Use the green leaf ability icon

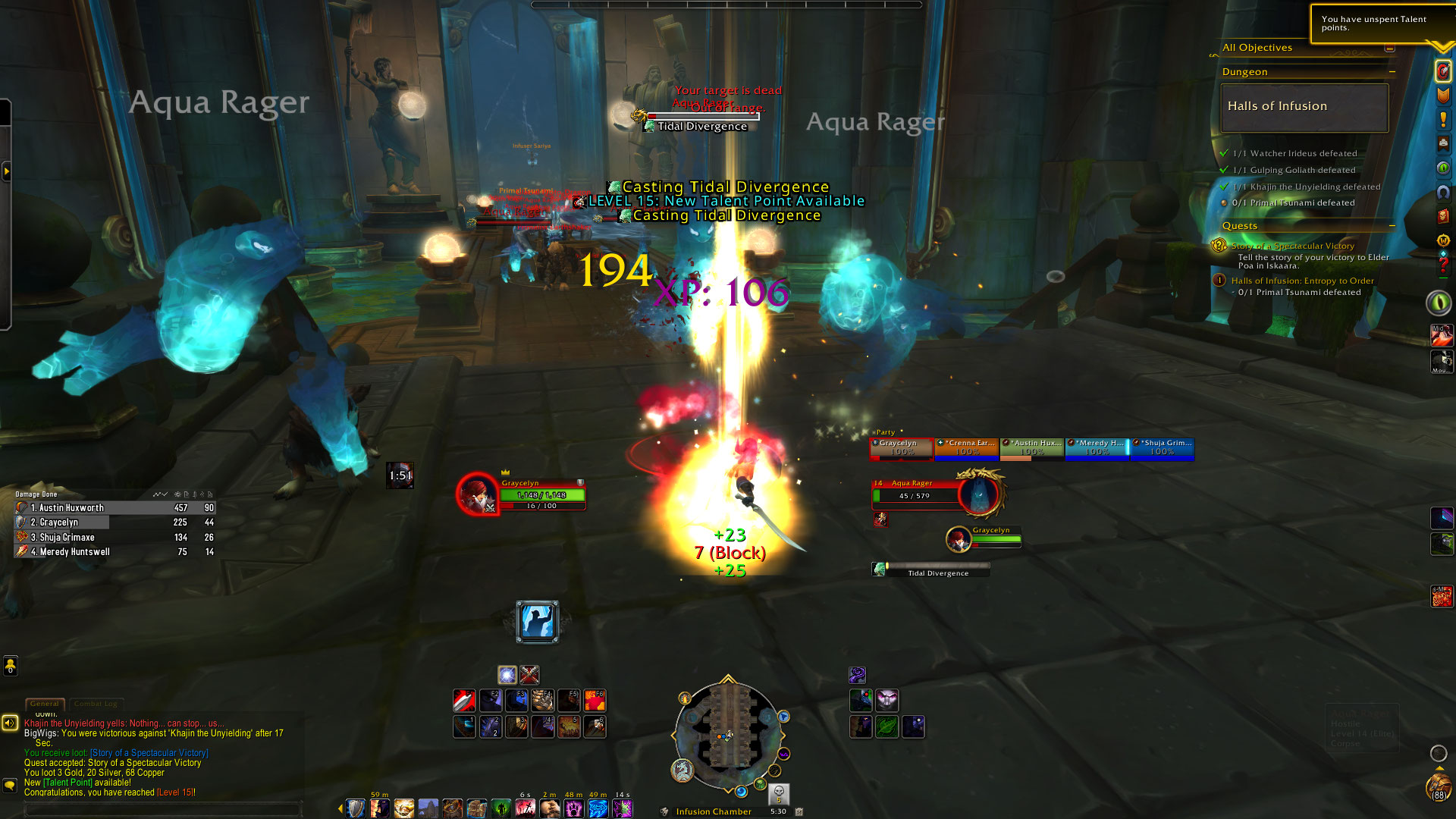[887, 726]
